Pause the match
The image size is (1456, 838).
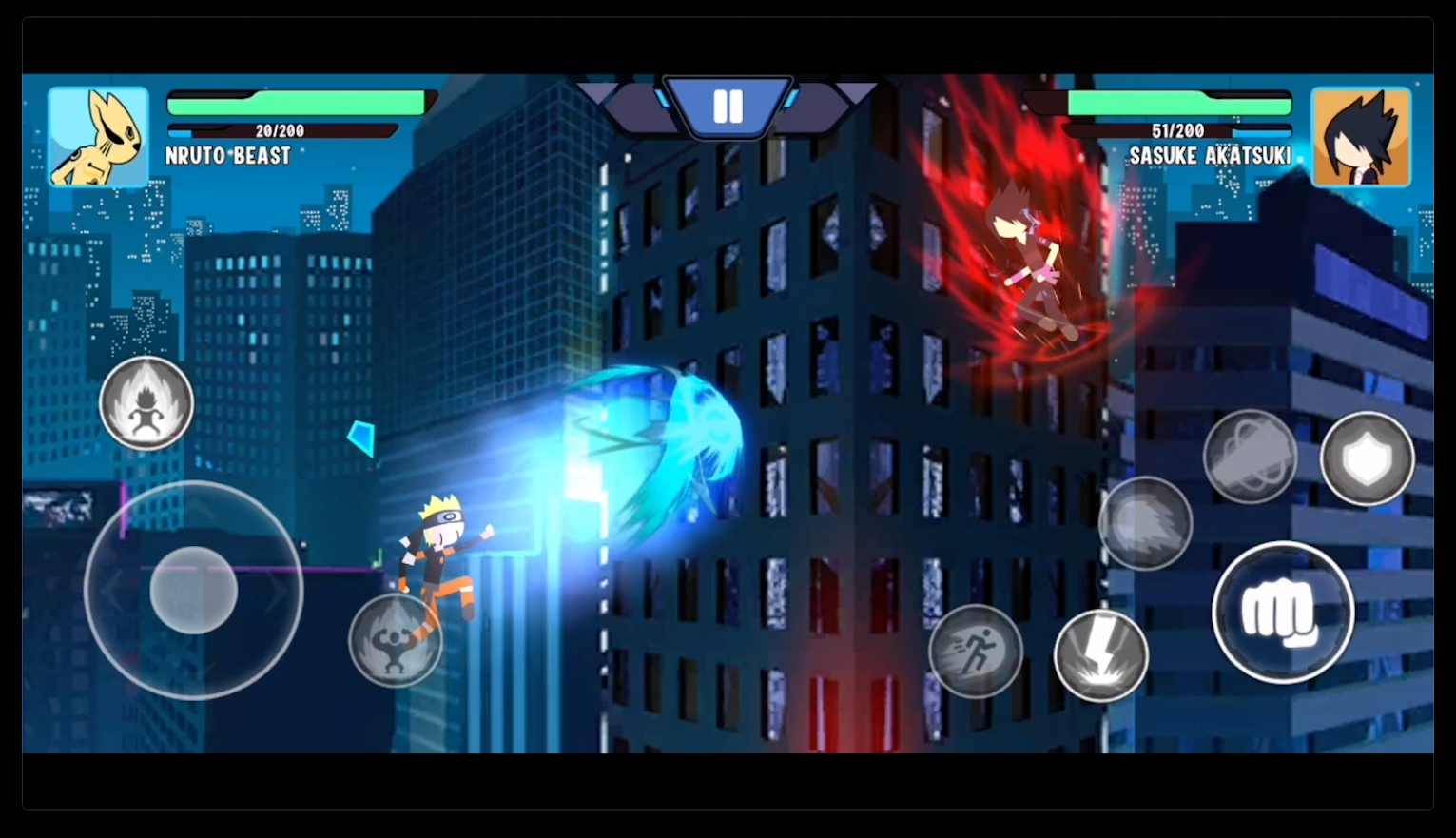(728, 107)
